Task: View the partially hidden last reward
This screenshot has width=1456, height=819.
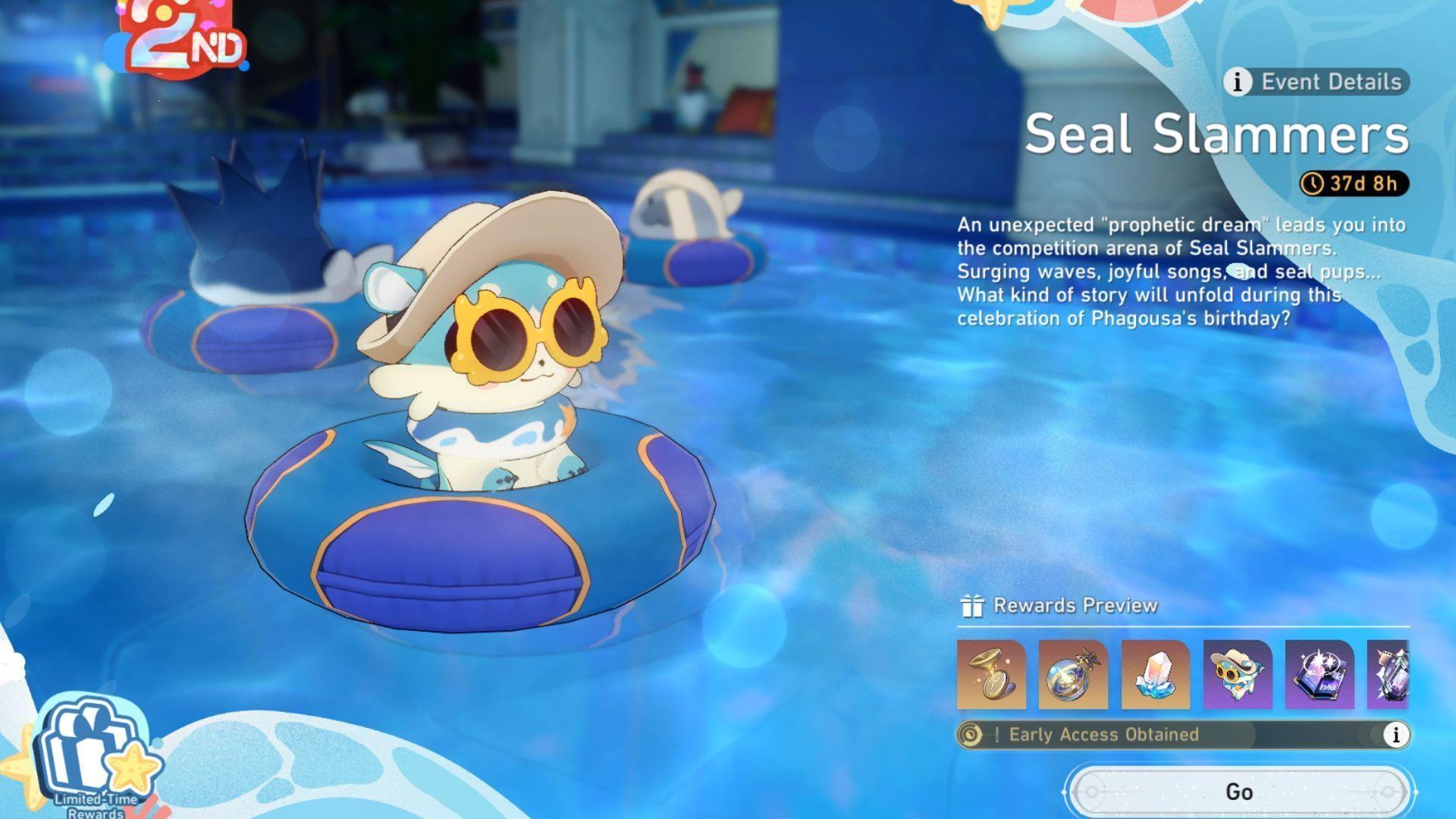Action: point(1388,675)
